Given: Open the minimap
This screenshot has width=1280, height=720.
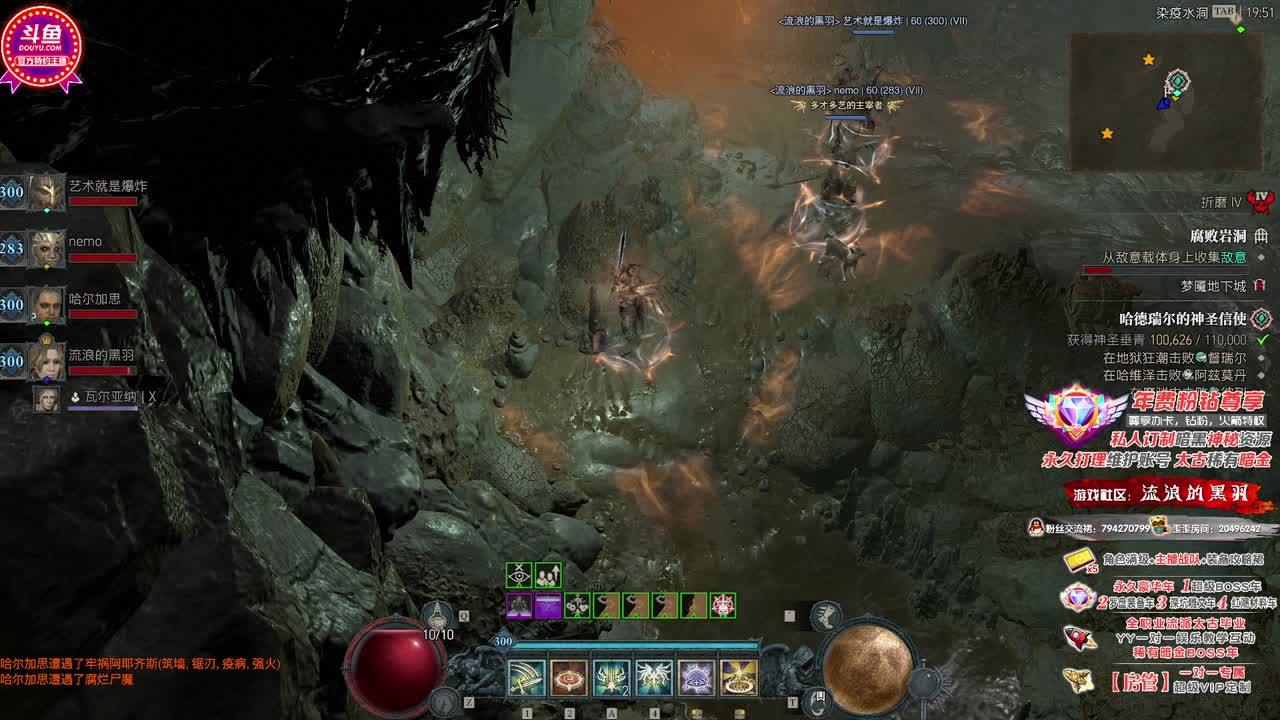Looking at the screenshot, I should (x=1166, y=101).
